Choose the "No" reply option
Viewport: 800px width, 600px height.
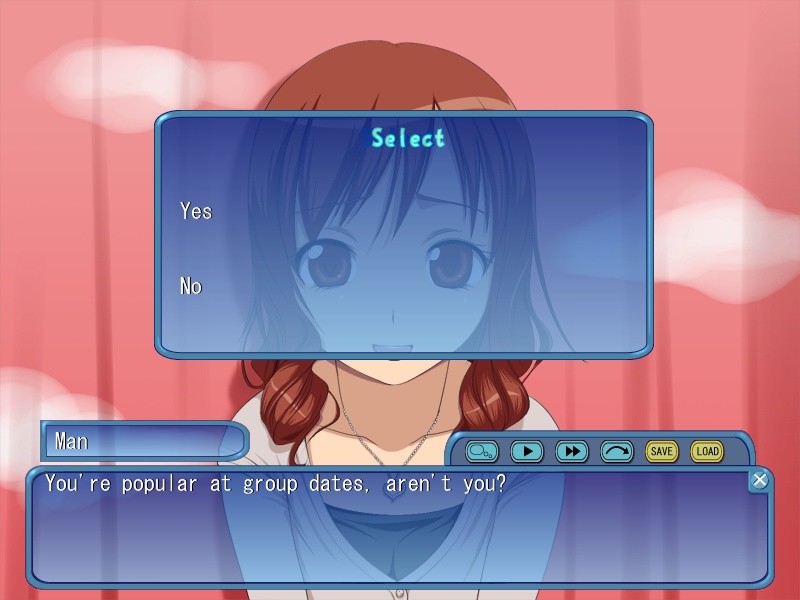click(x=191, y=286)
